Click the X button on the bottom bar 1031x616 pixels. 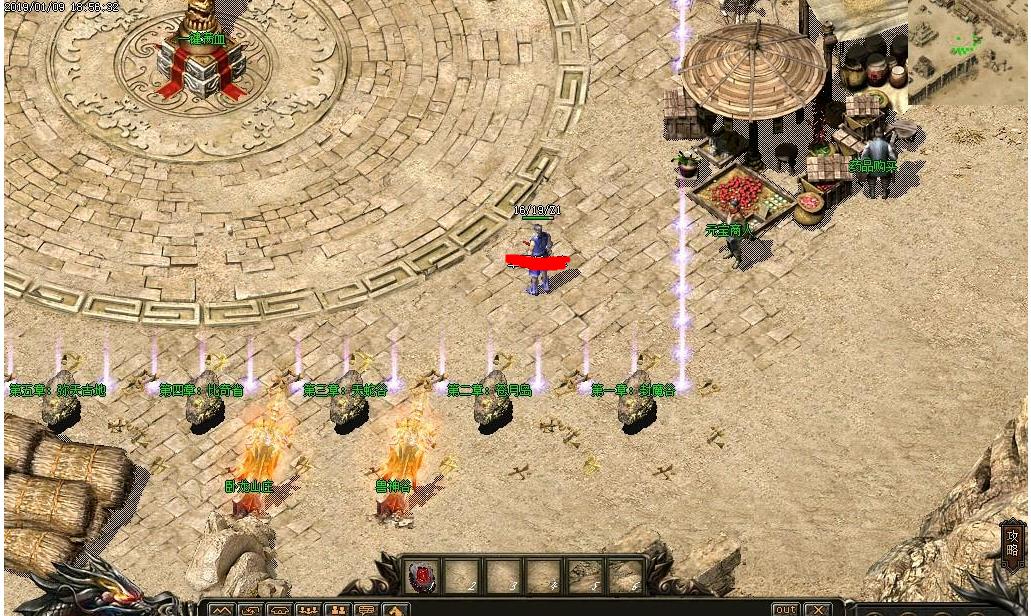(818, 609)
